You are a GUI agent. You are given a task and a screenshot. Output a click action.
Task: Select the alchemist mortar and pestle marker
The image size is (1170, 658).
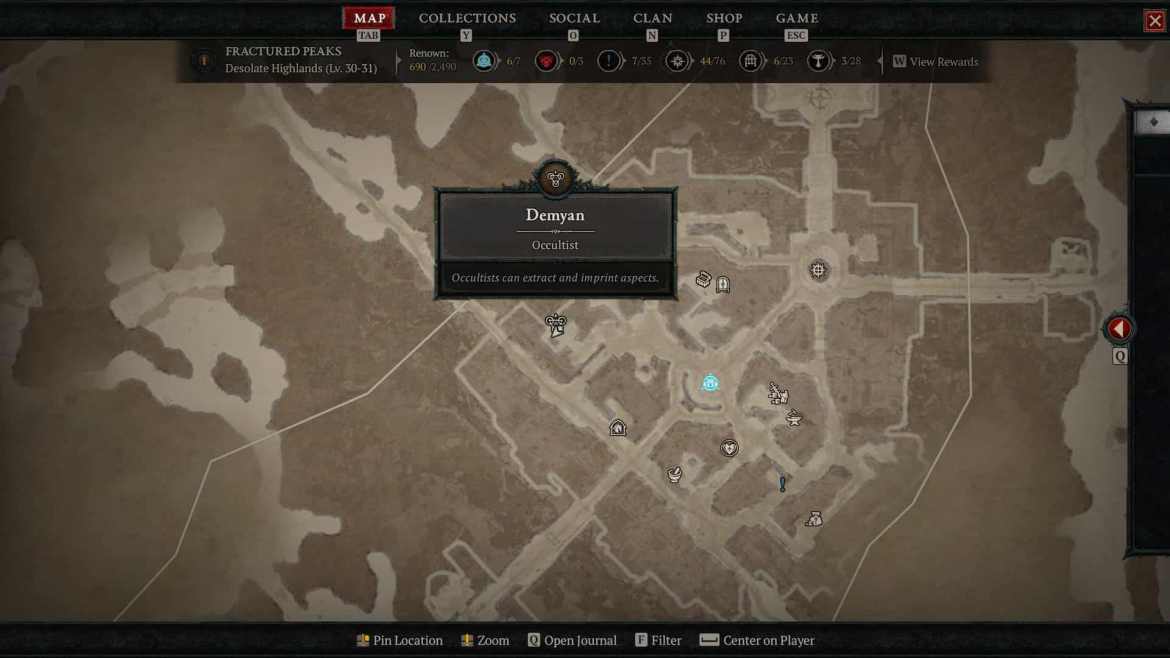(x=675, y=474)
